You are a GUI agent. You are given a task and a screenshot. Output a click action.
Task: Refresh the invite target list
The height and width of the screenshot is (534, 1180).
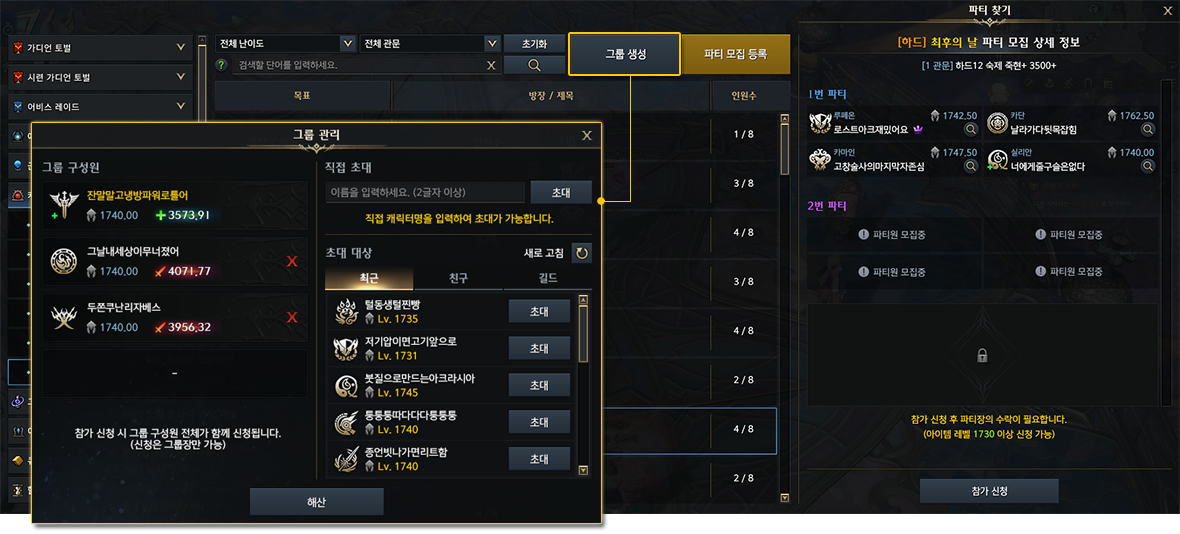pyautogui.click(x=581, y=253)
